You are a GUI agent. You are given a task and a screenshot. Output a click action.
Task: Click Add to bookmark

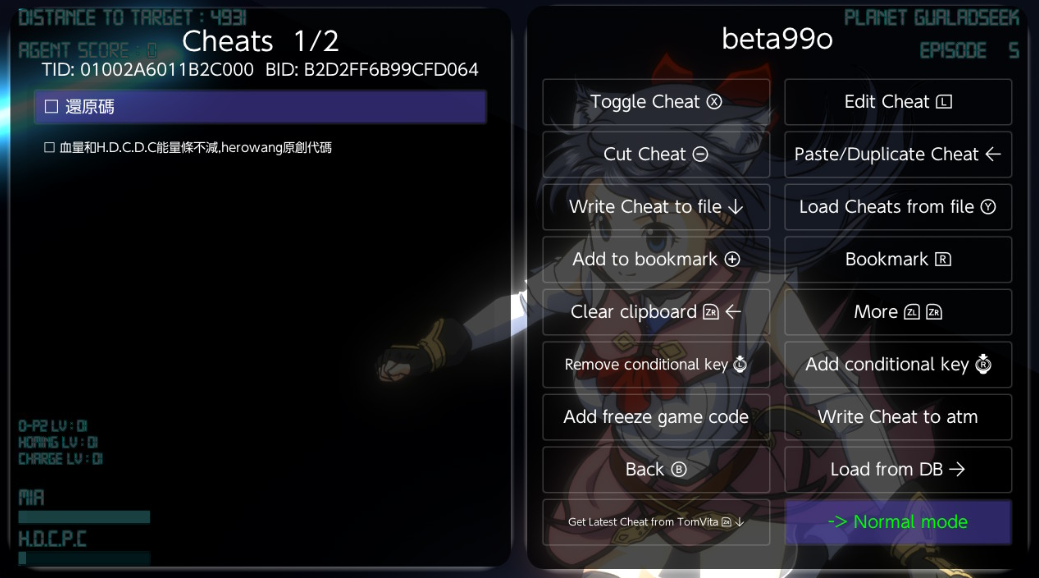[x=656, y=259]
